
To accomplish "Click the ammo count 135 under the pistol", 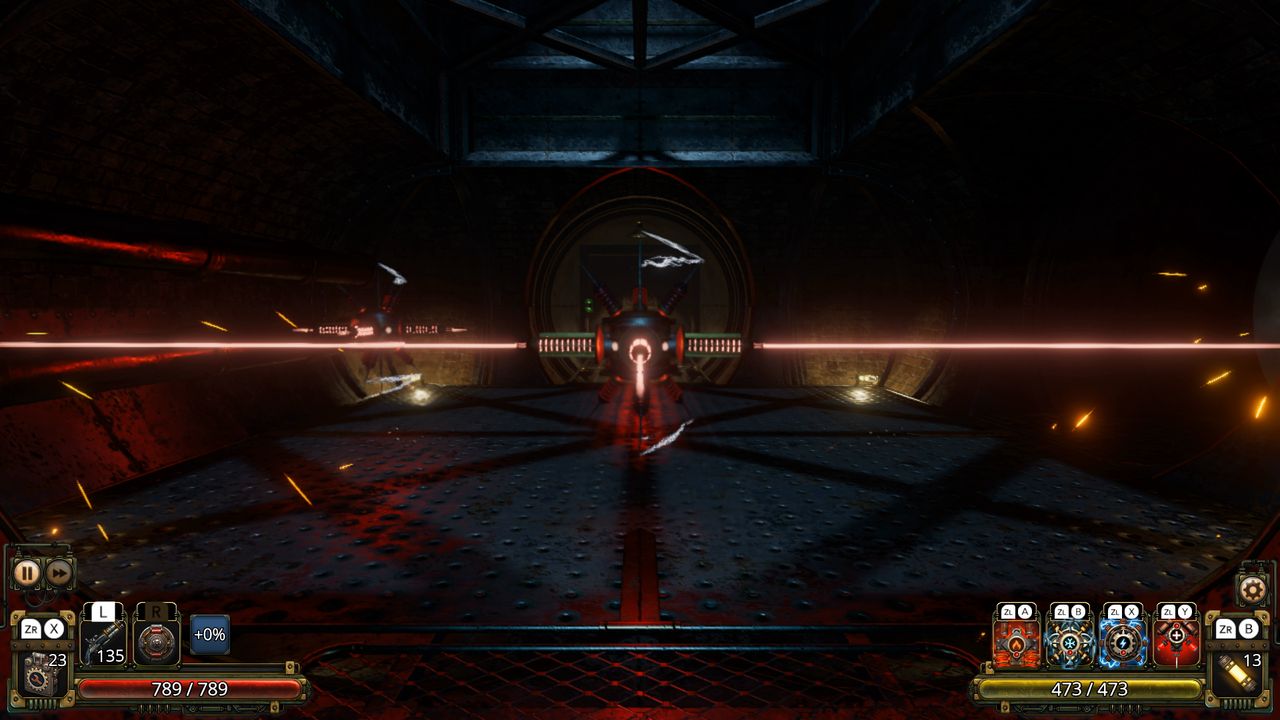I will click(110, 655).
